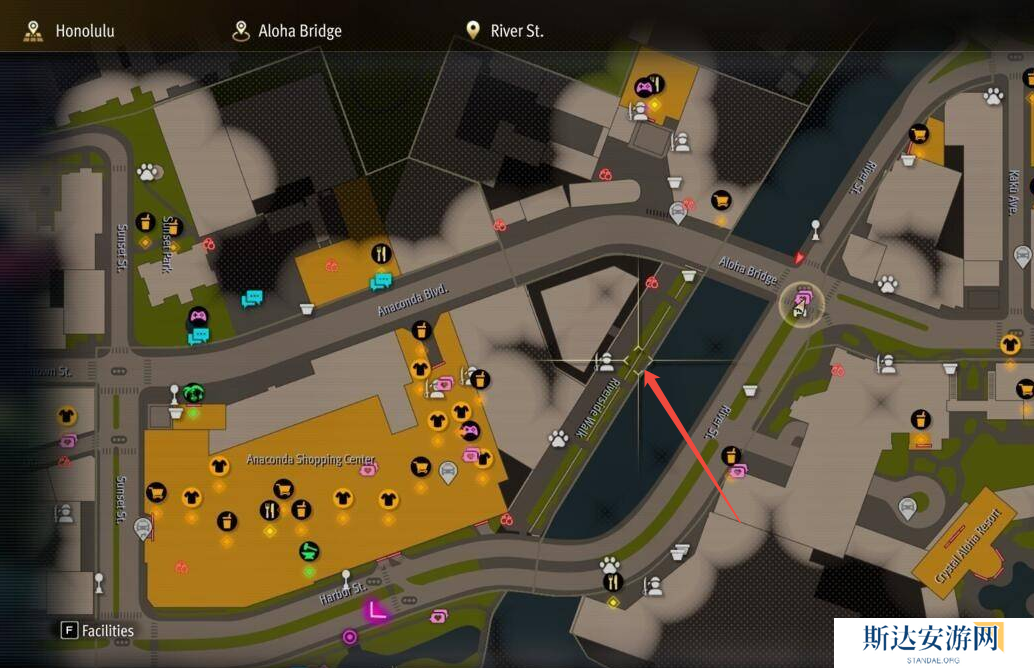The width and height of the screenshot is (1034, 668).
Task: Click the green anvil icon in shopping center
Action: [x=310, y=550]
